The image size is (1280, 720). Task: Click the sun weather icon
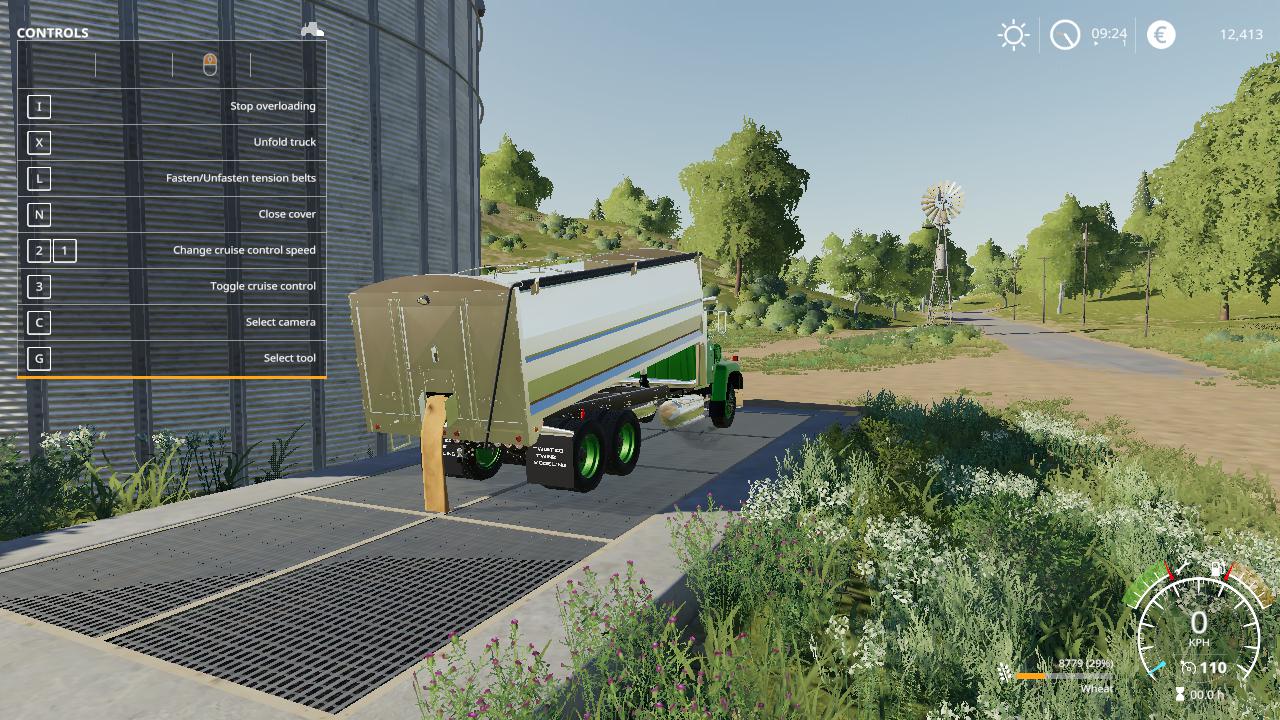coord(1013,35)
